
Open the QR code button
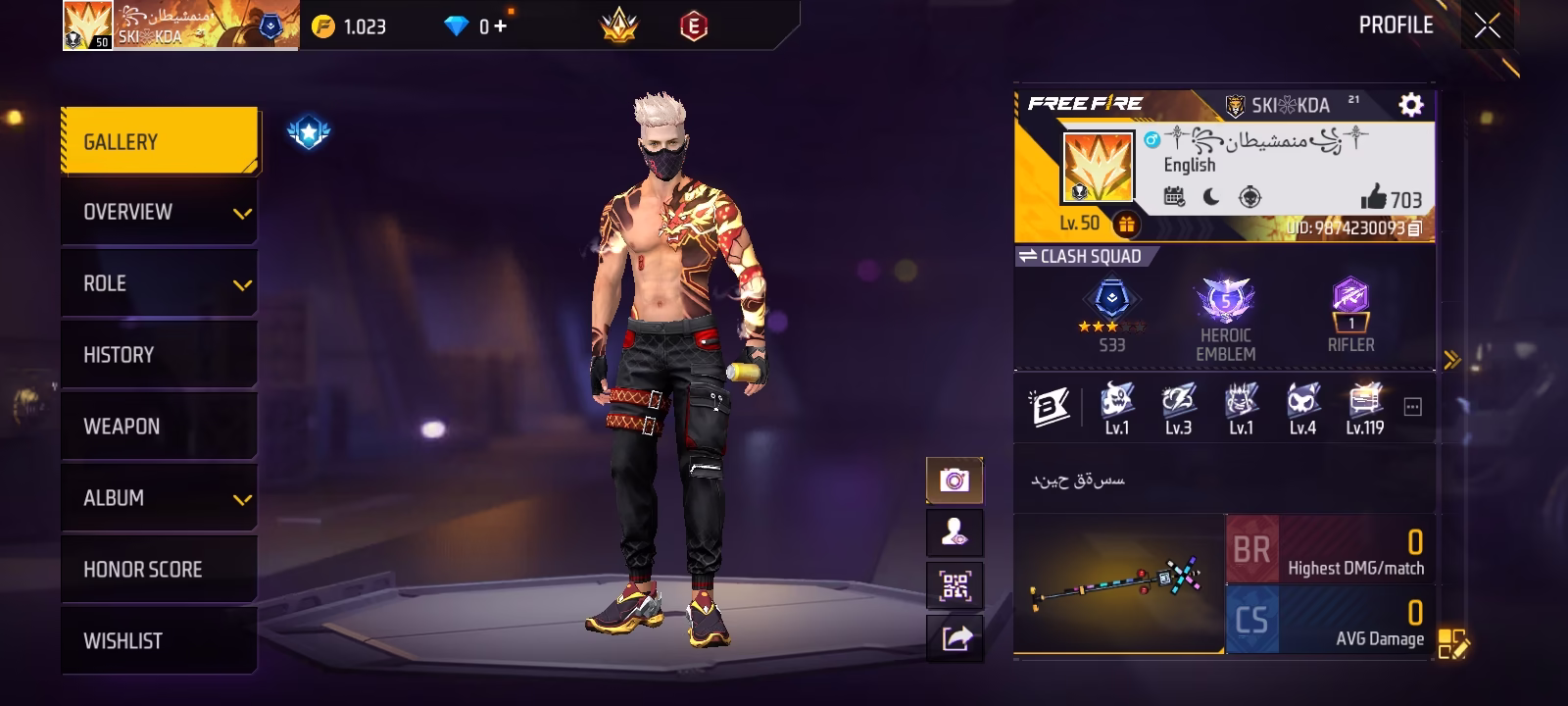[x=955, y=586]
